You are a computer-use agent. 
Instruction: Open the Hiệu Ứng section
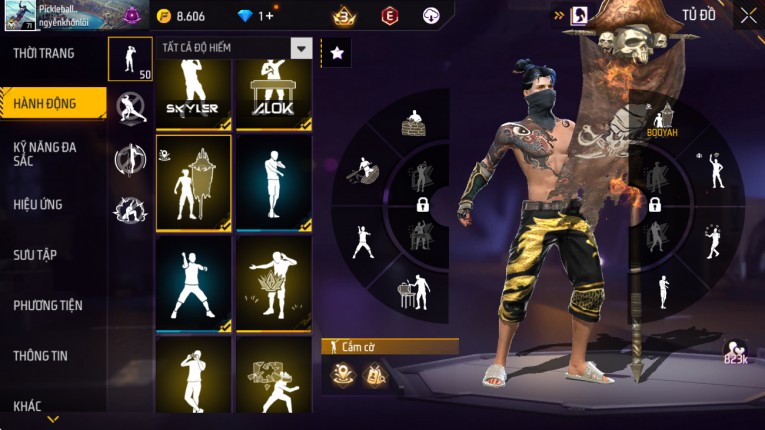tap(38, 204)
